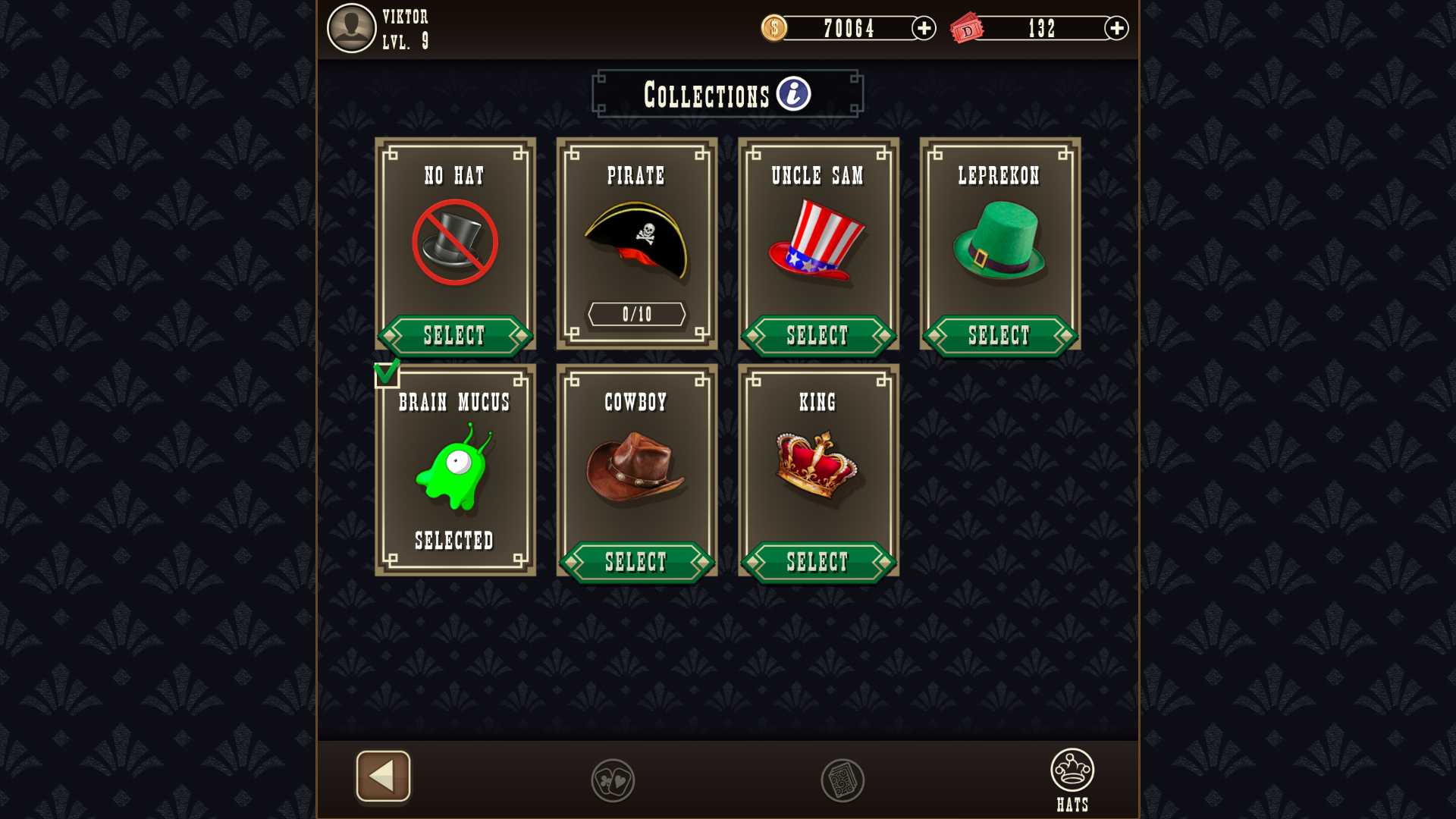Switch to the playing cards tab

[x=613, y=780]
